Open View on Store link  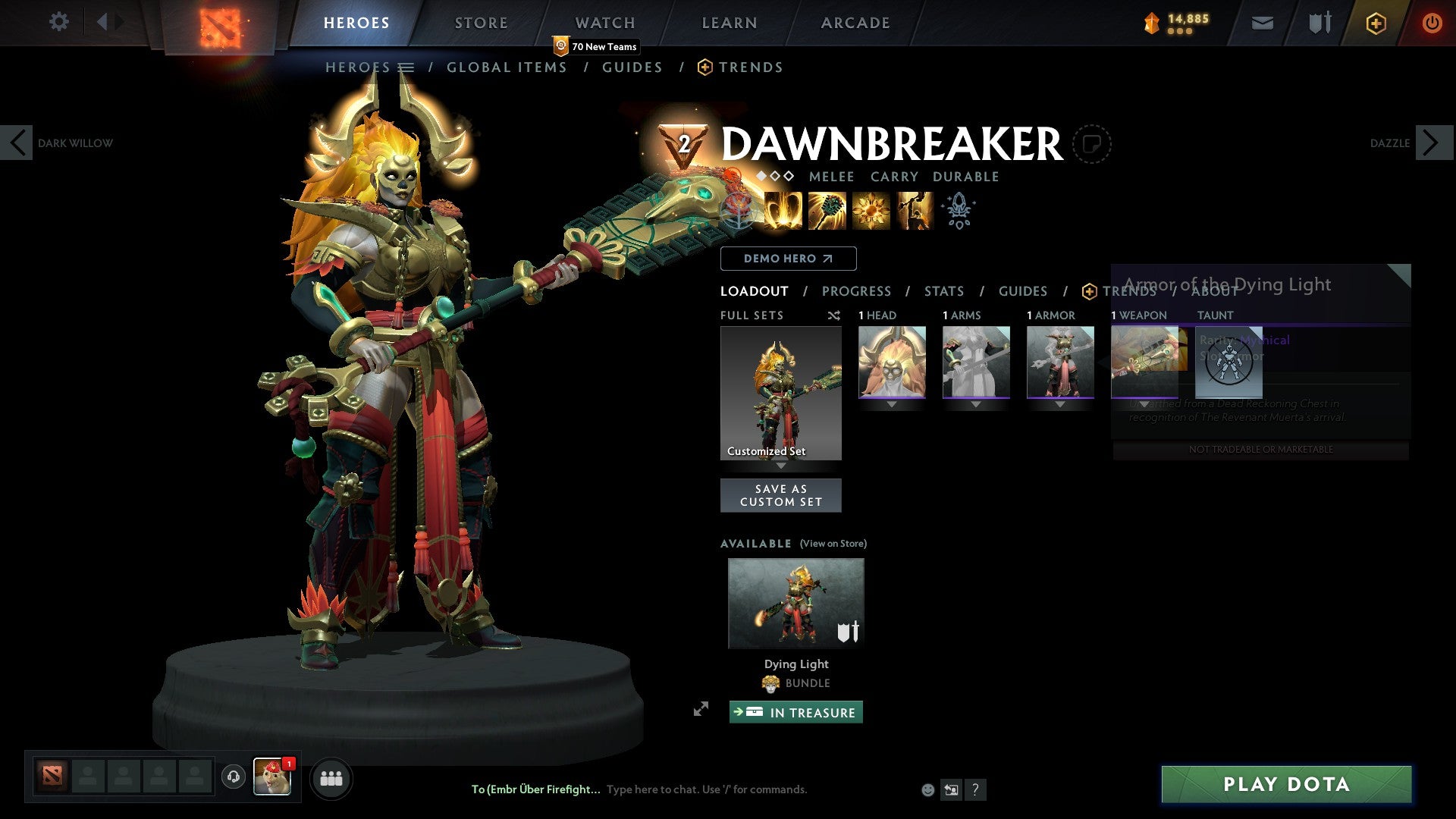[833, 544]
